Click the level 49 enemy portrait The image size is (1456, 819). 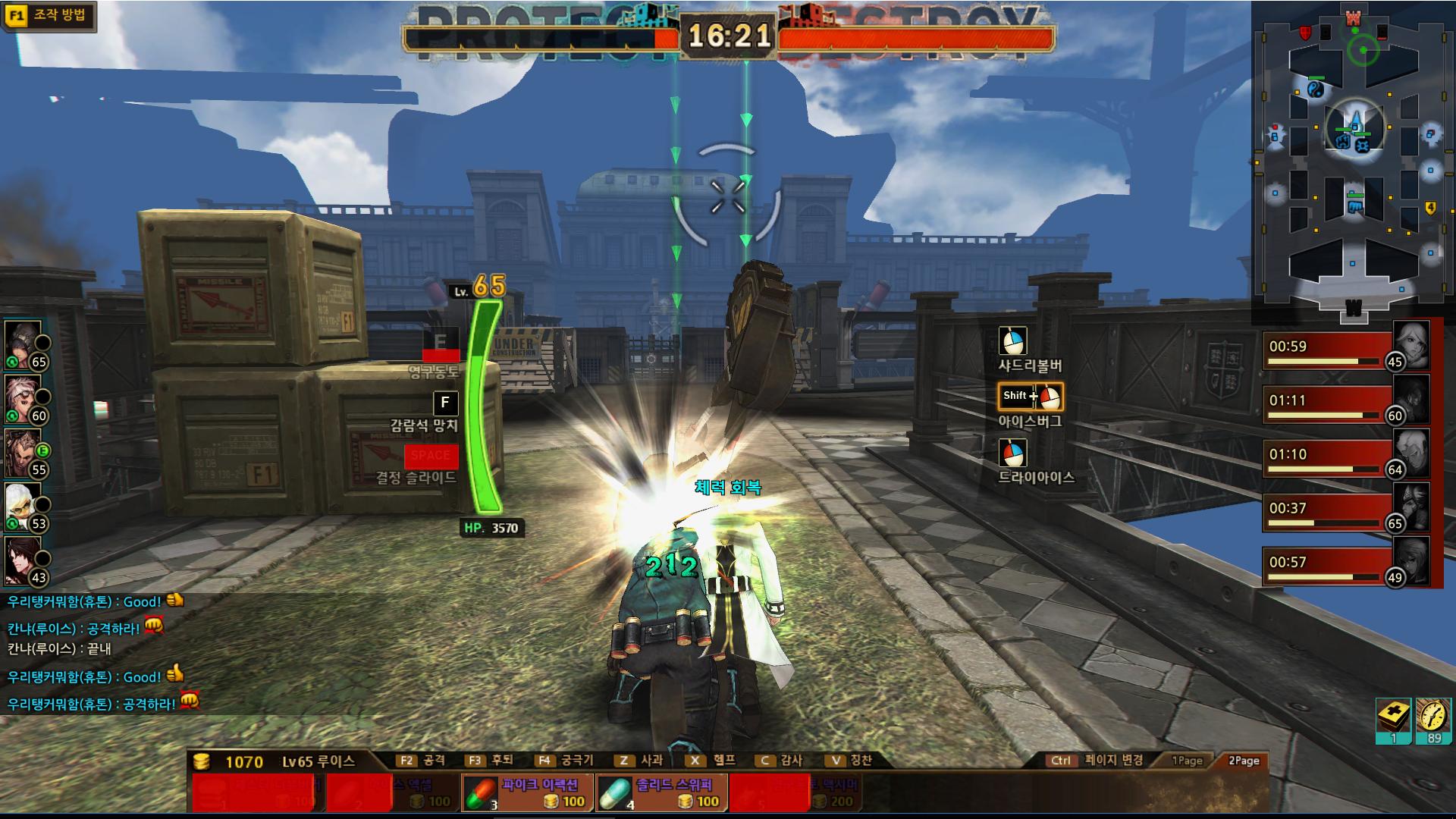[x=1410, y=560]
